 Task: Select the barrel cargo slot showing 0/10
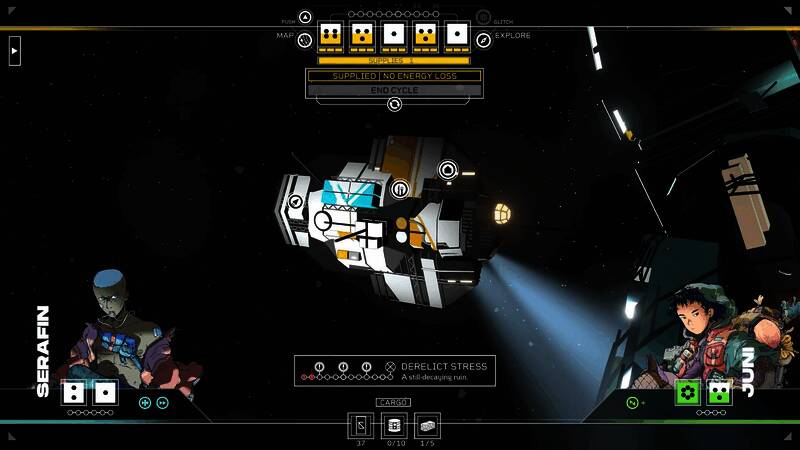[x=394, y=425]
